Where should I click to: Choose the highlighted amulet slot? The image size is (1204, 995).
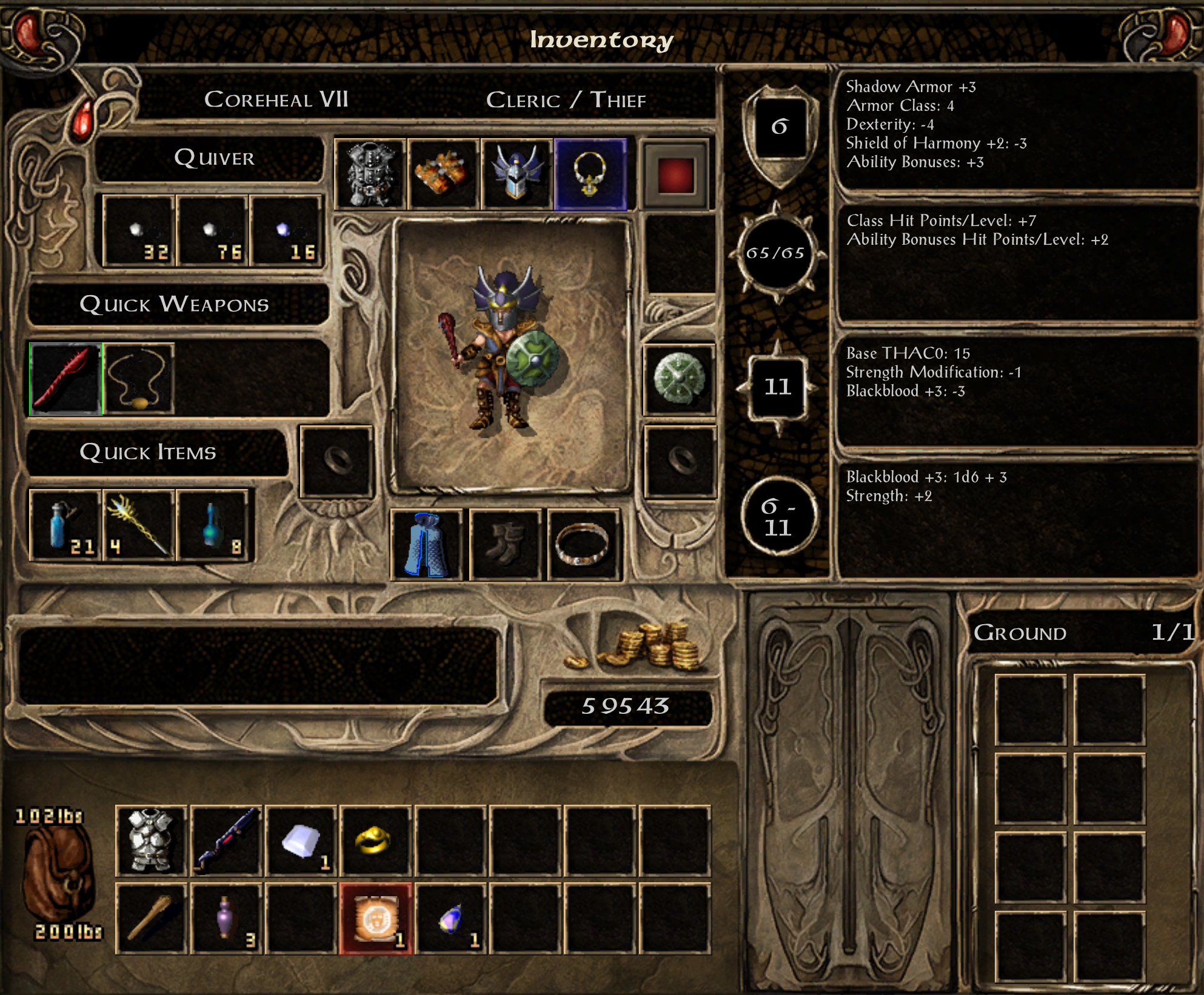(x=590, y=175)
